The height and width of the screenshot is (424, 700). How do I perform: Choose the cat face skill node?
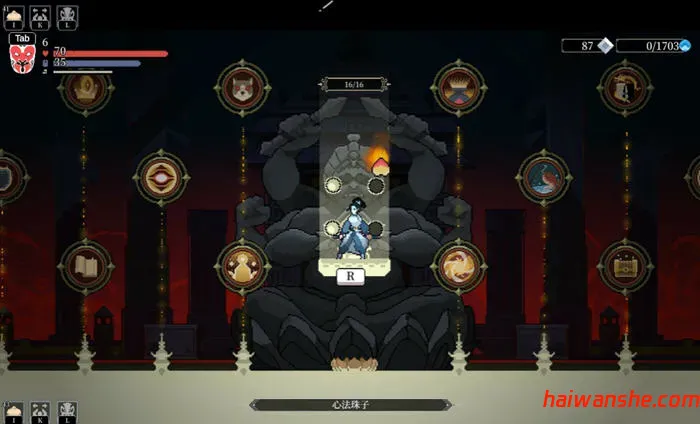click(243, 88)
